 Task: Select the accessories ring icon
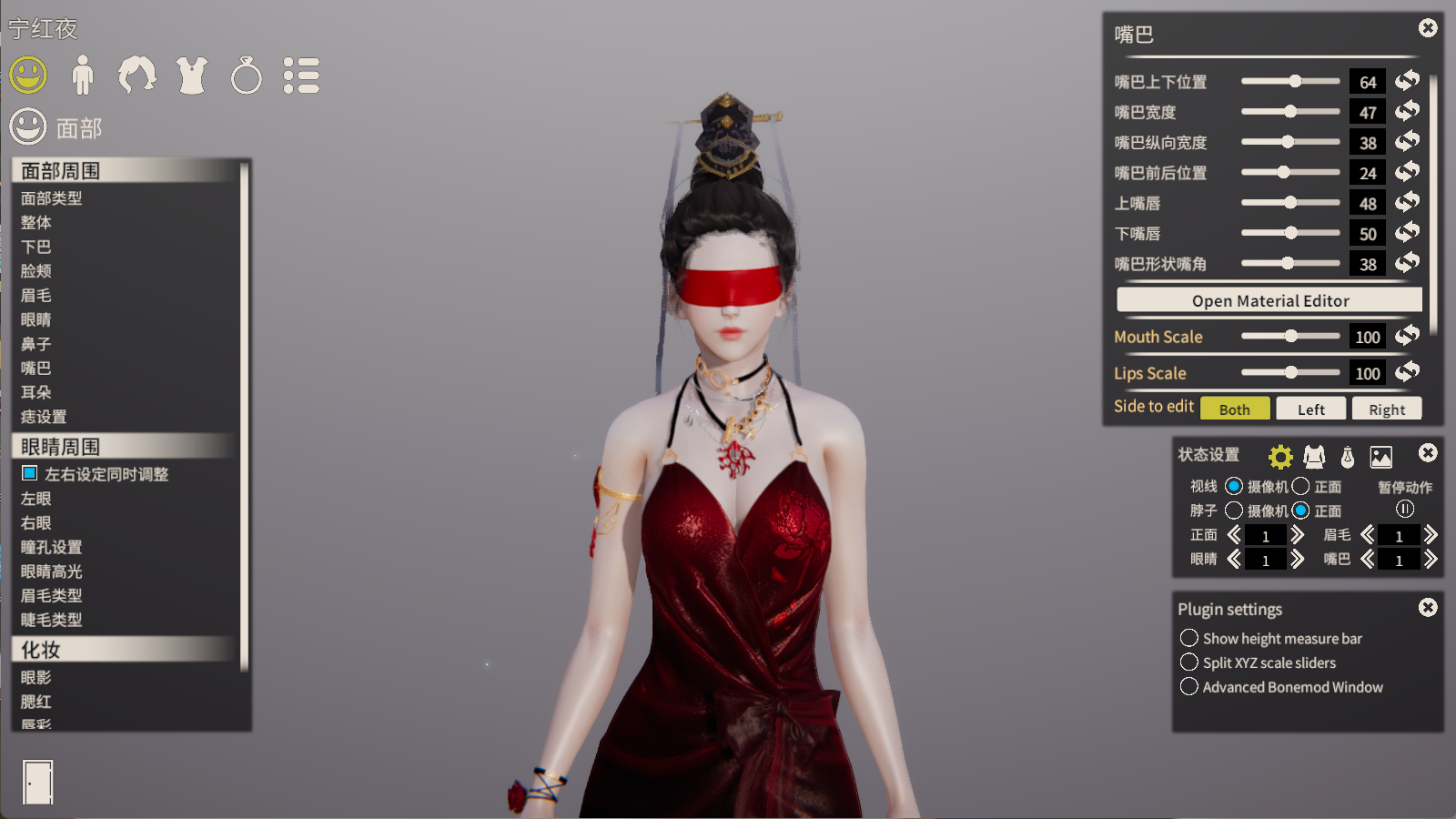pos(247,76)
